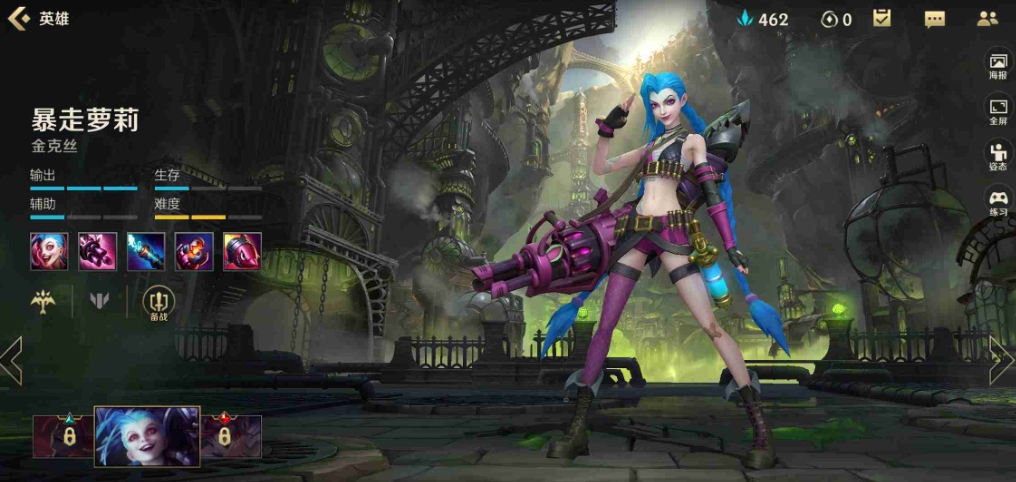Select Jinx's passive ability portrait icon
The image size is (1016, 482).
(49, 251)
